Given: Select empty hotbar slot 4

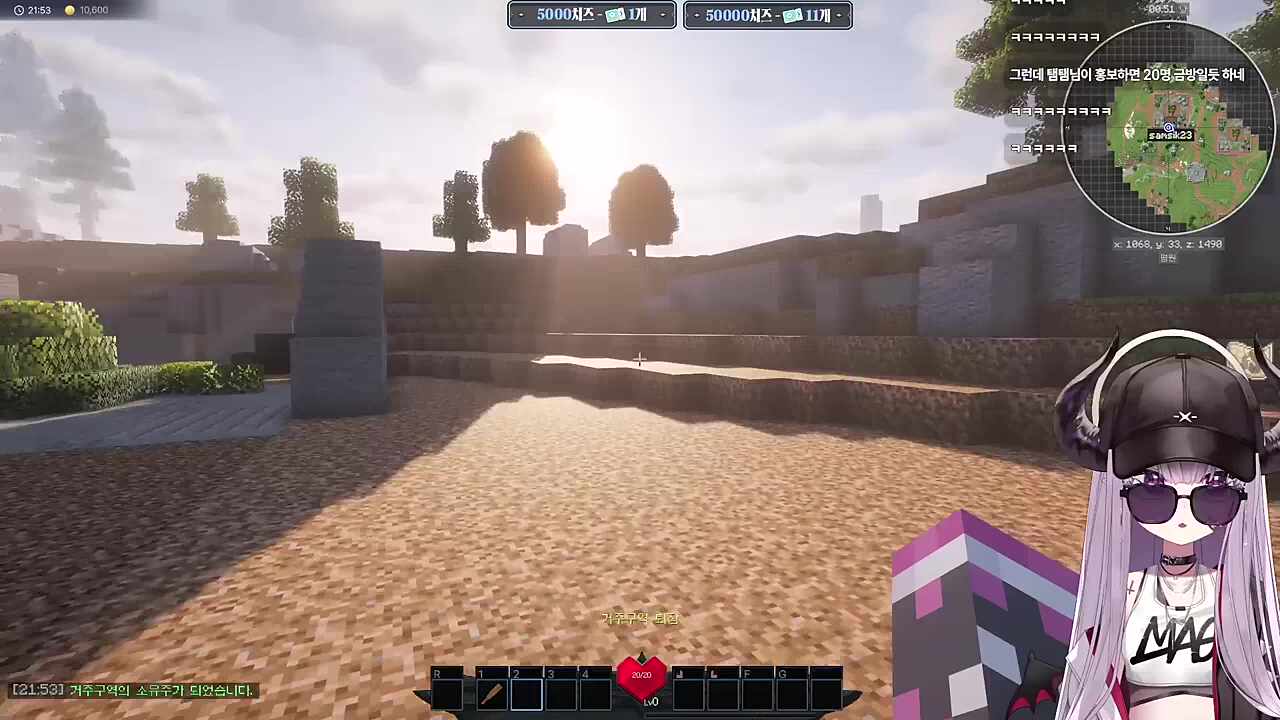Looking at the screenshot, I should point(596,693).
